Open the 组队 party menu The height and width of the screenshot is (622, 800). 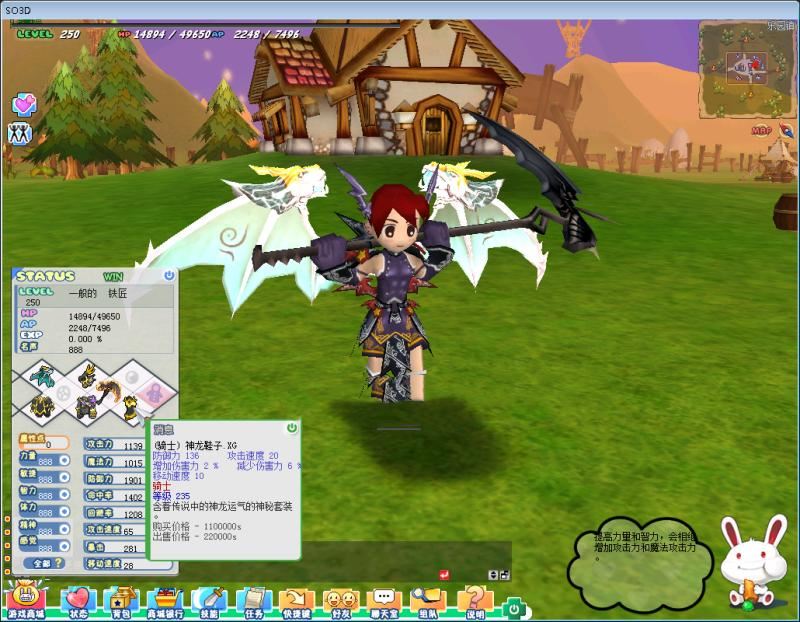[428, 601]
